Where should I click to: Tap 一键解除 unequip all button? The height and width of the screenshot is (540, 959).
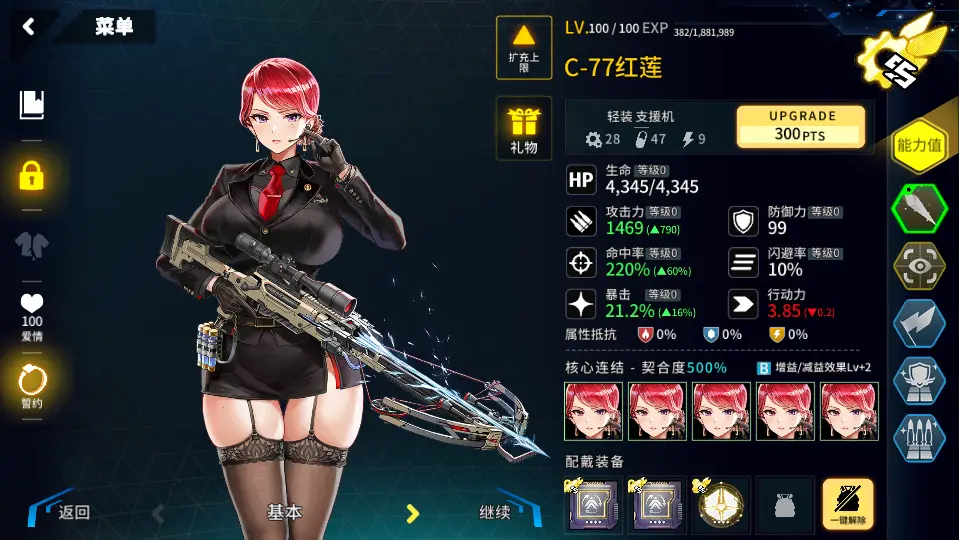point(847,504)
